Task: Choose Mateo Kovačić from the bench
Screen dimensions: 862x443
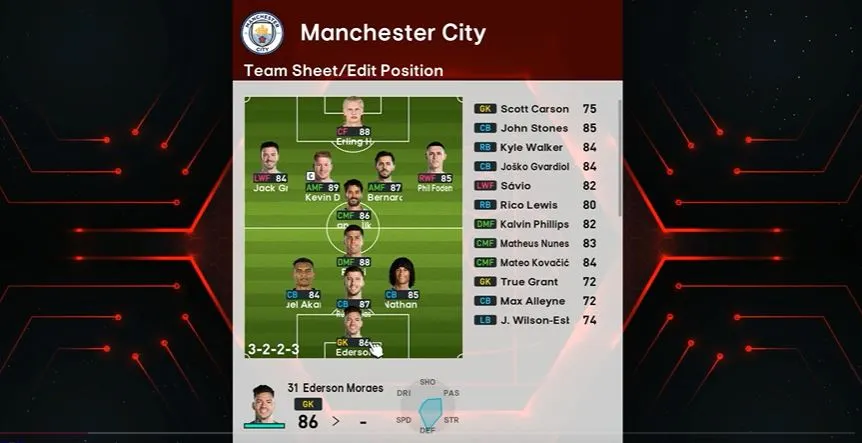Action: (535, 262)
